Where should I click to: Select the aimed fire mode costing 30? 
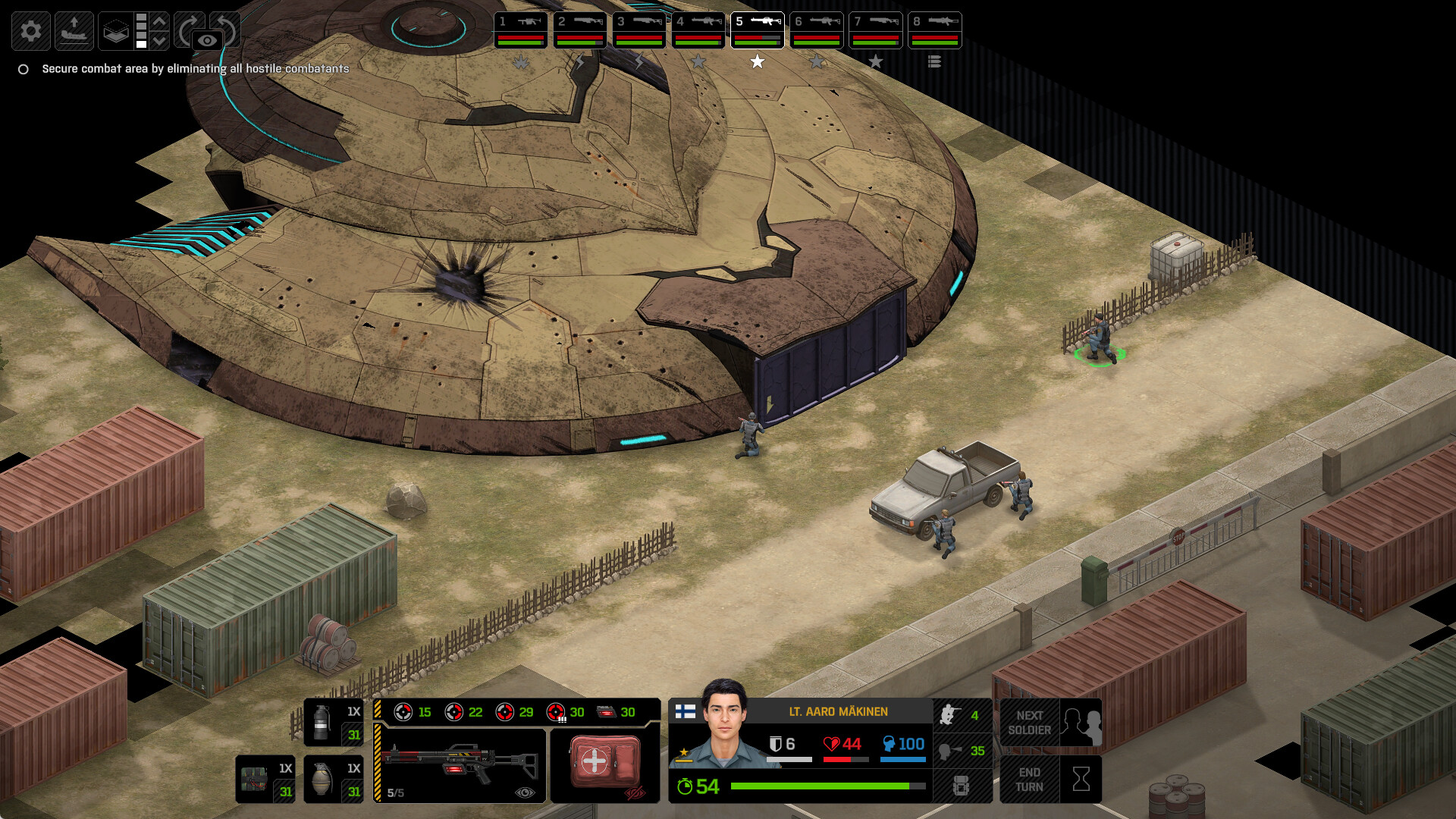coord(556,712)
